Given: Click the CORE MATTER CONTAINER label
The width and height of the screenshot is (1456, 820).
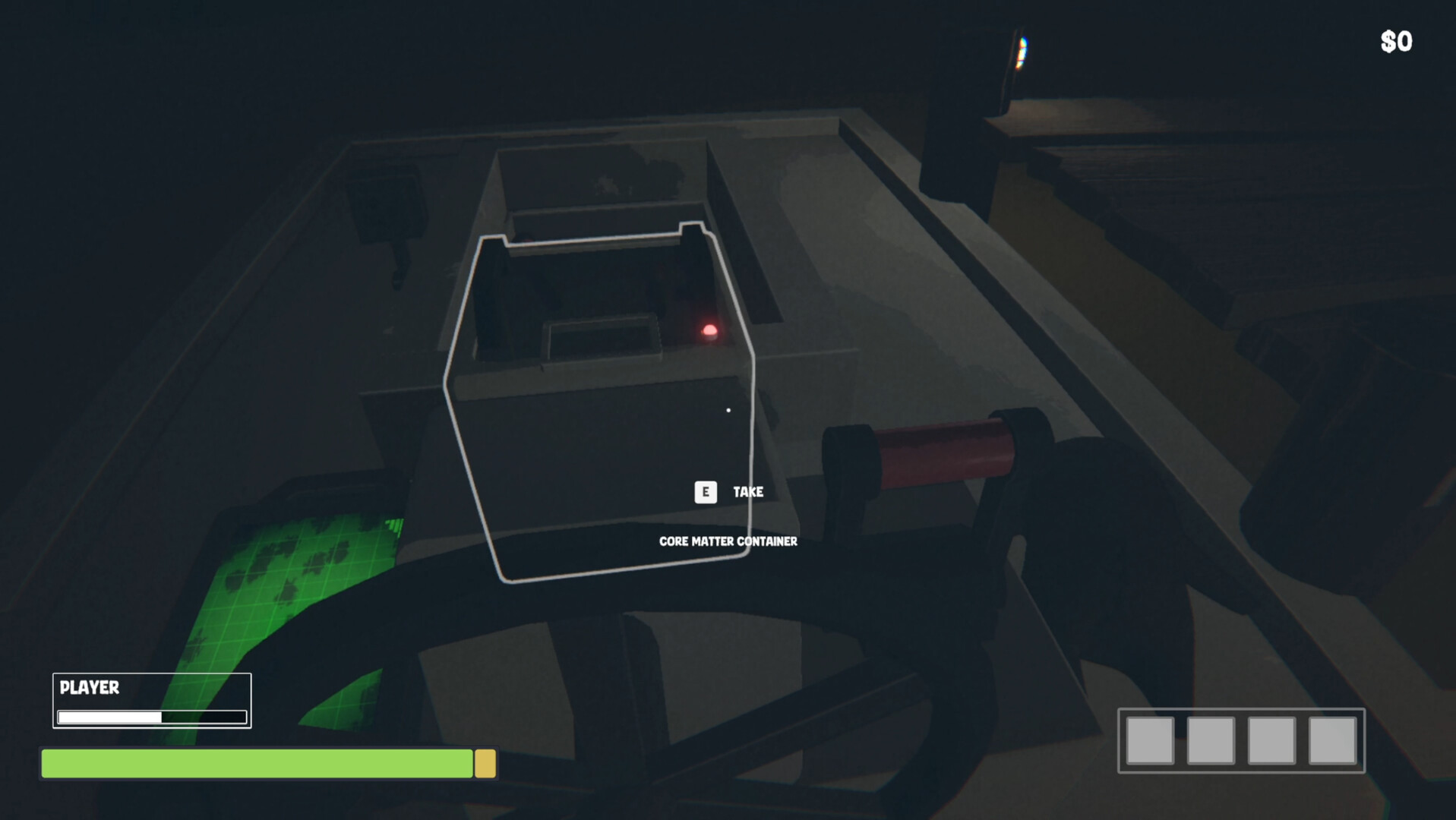Looking at the screenshot, I should point(727,542).
